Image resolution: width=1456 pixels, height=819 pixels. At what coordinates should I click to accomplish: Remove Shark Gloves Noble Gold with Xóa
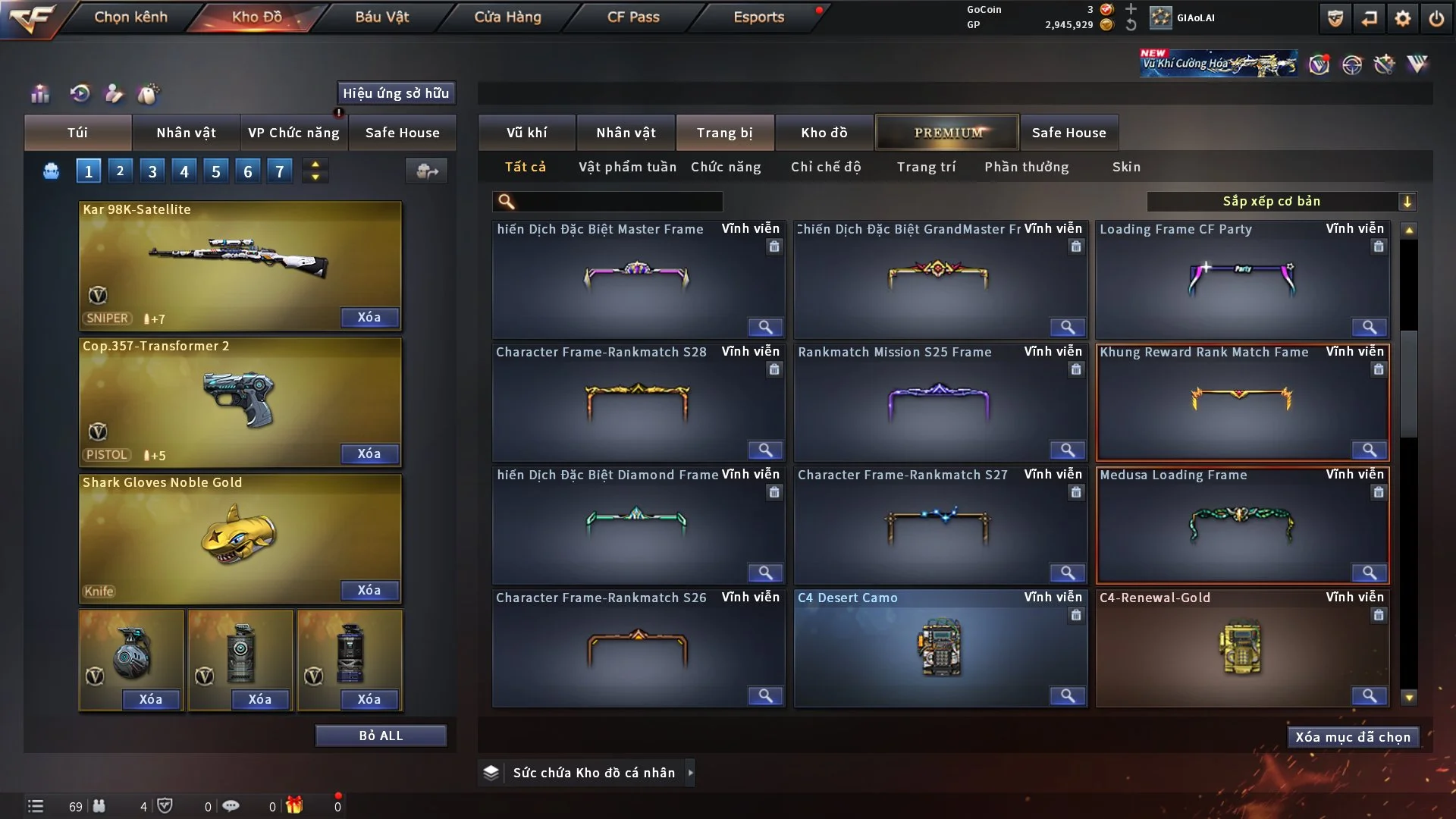point(369,591)
